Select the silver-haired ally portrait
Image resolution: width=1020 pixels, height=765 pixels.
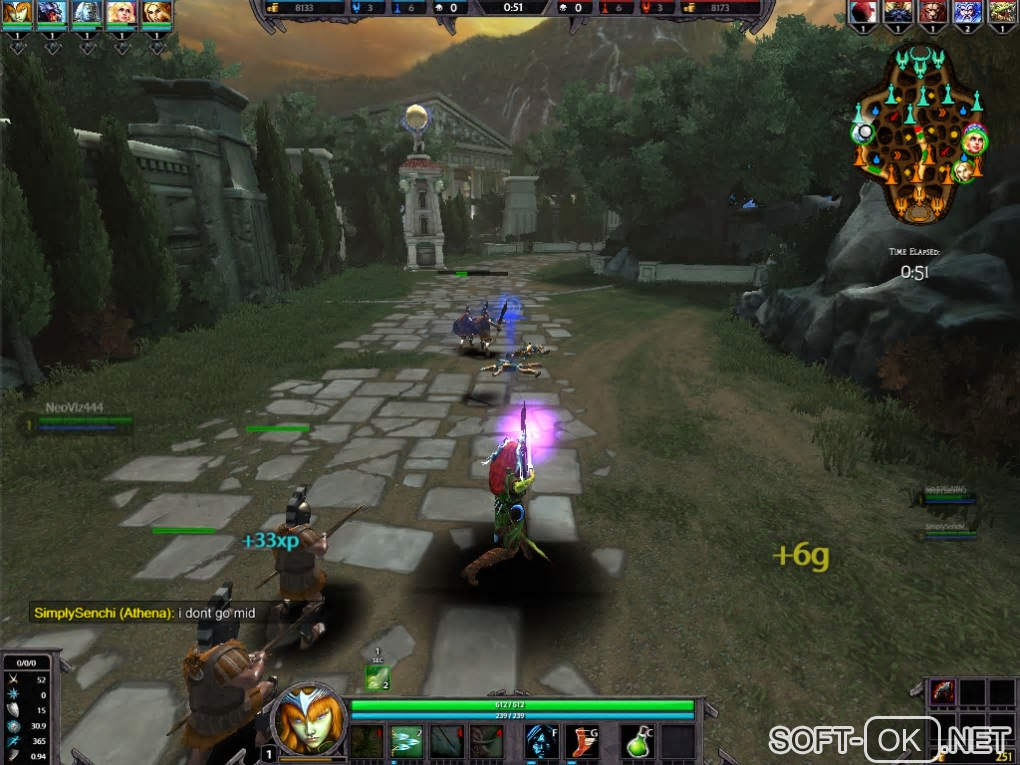click(x=88, y=12)
